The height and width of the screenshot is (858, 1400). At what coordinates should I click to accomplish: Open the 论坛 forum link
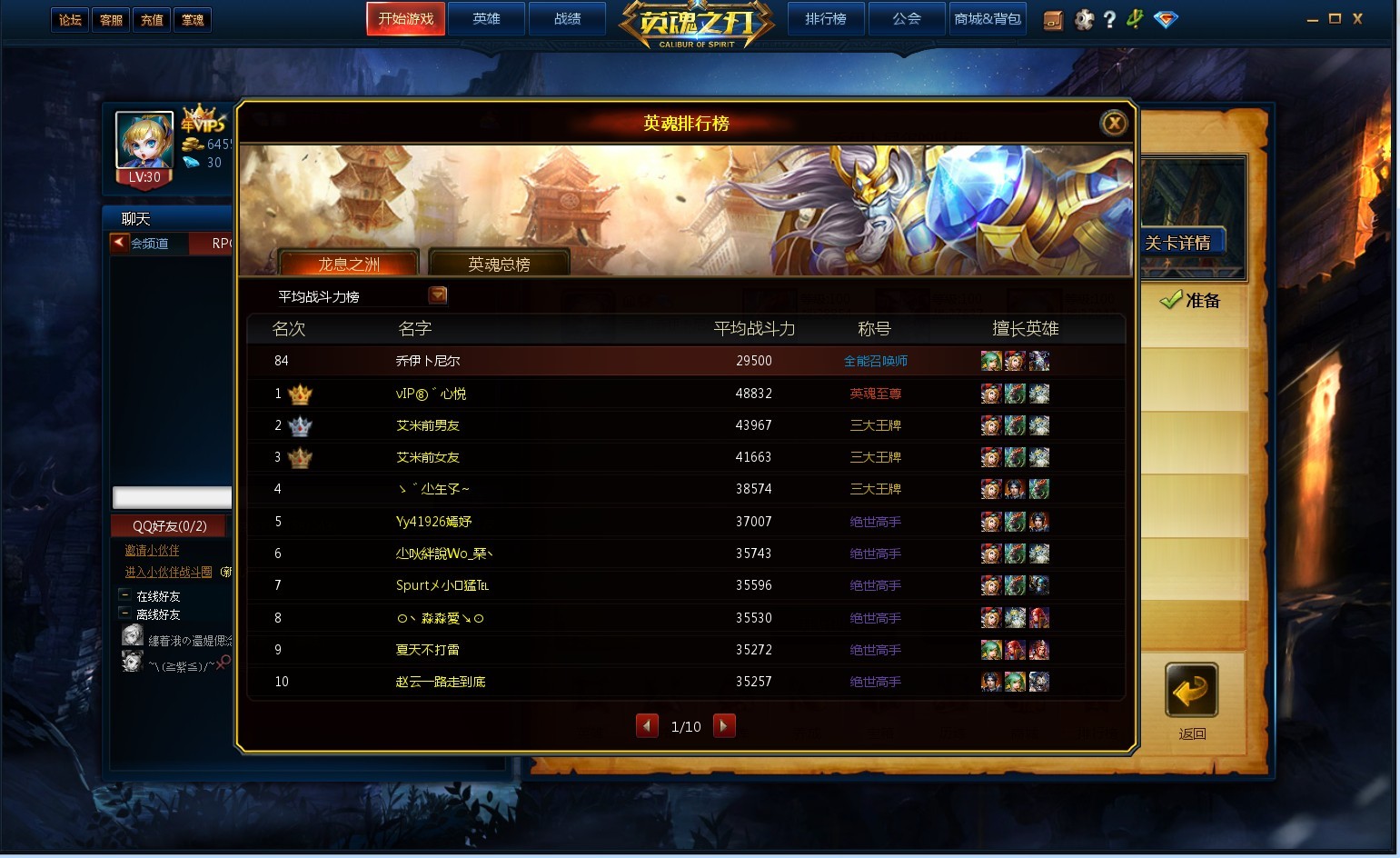(70, 20)
